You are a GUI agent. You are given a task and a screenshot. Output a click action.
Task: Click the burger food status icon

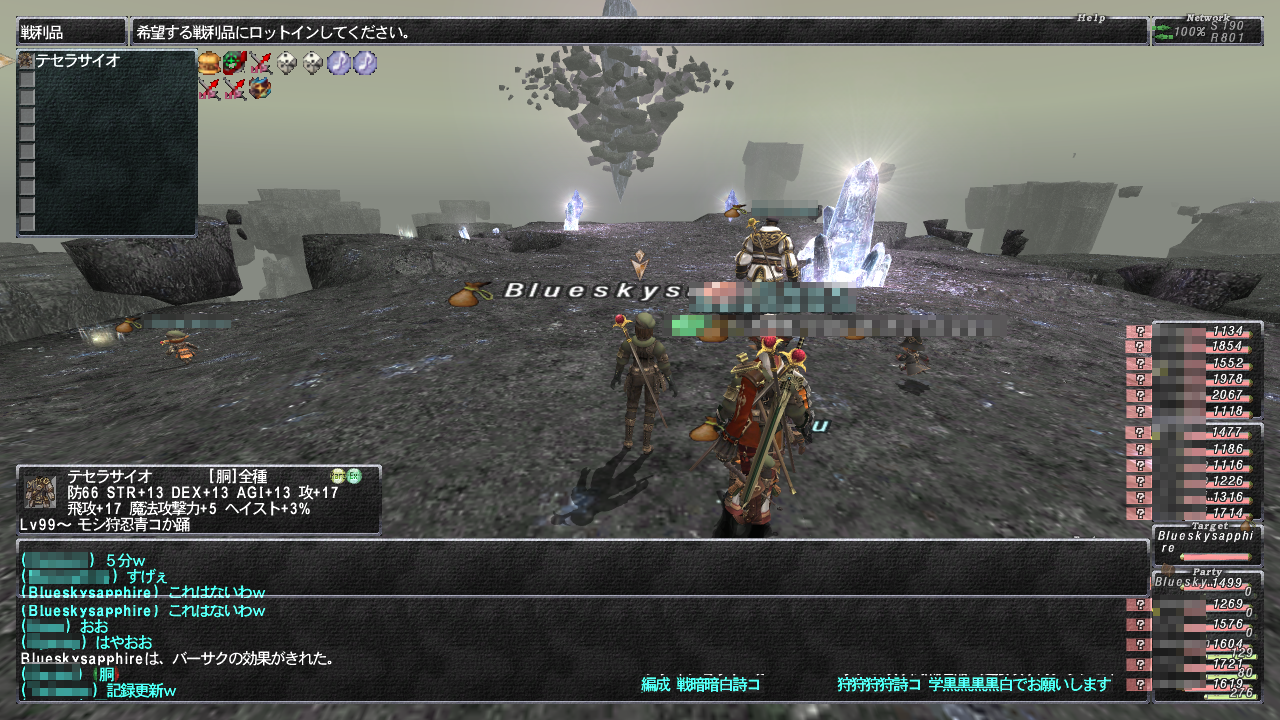(x=209, y=63)
